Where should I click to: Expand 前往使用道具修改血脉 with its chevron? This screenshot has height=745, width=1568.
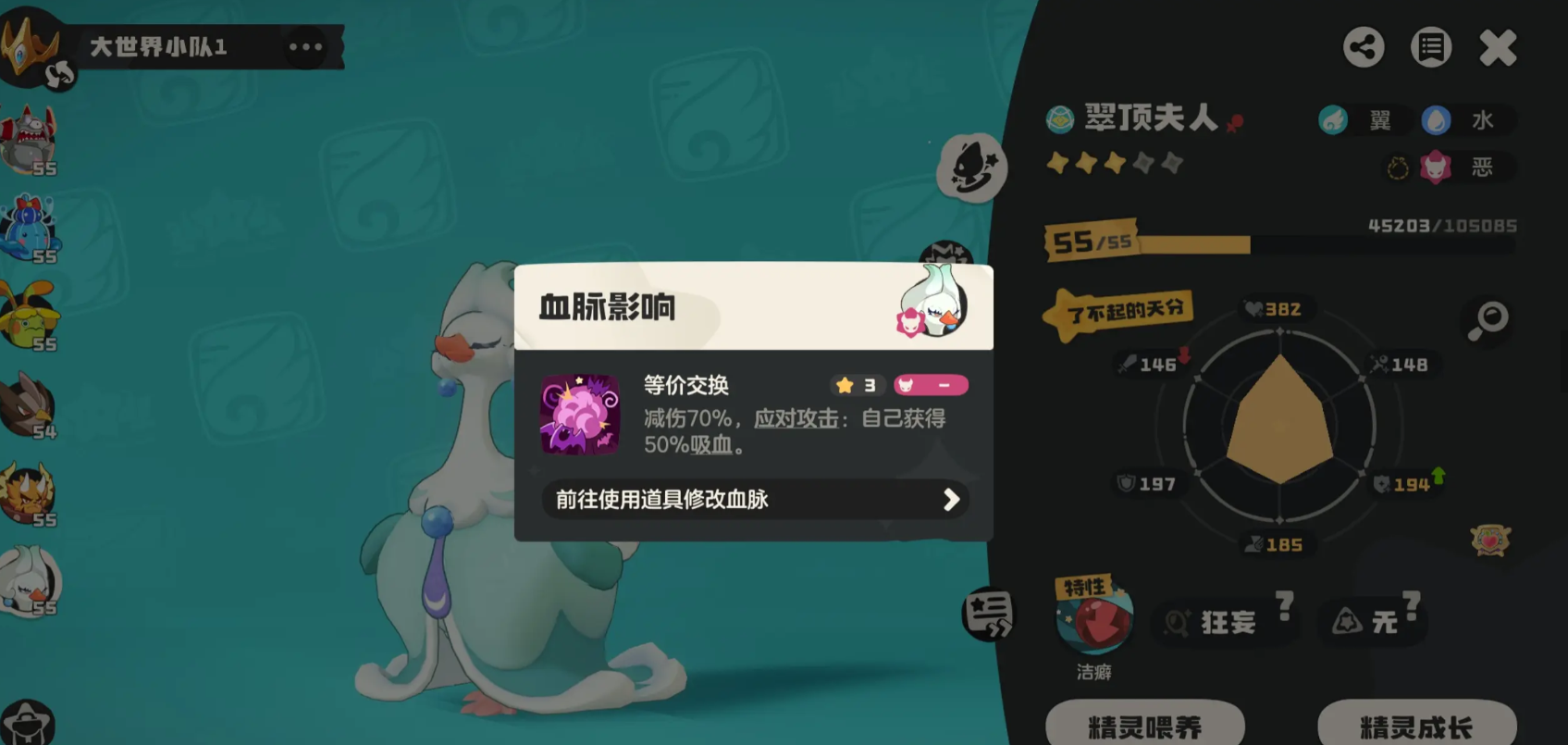click(950, 501)
